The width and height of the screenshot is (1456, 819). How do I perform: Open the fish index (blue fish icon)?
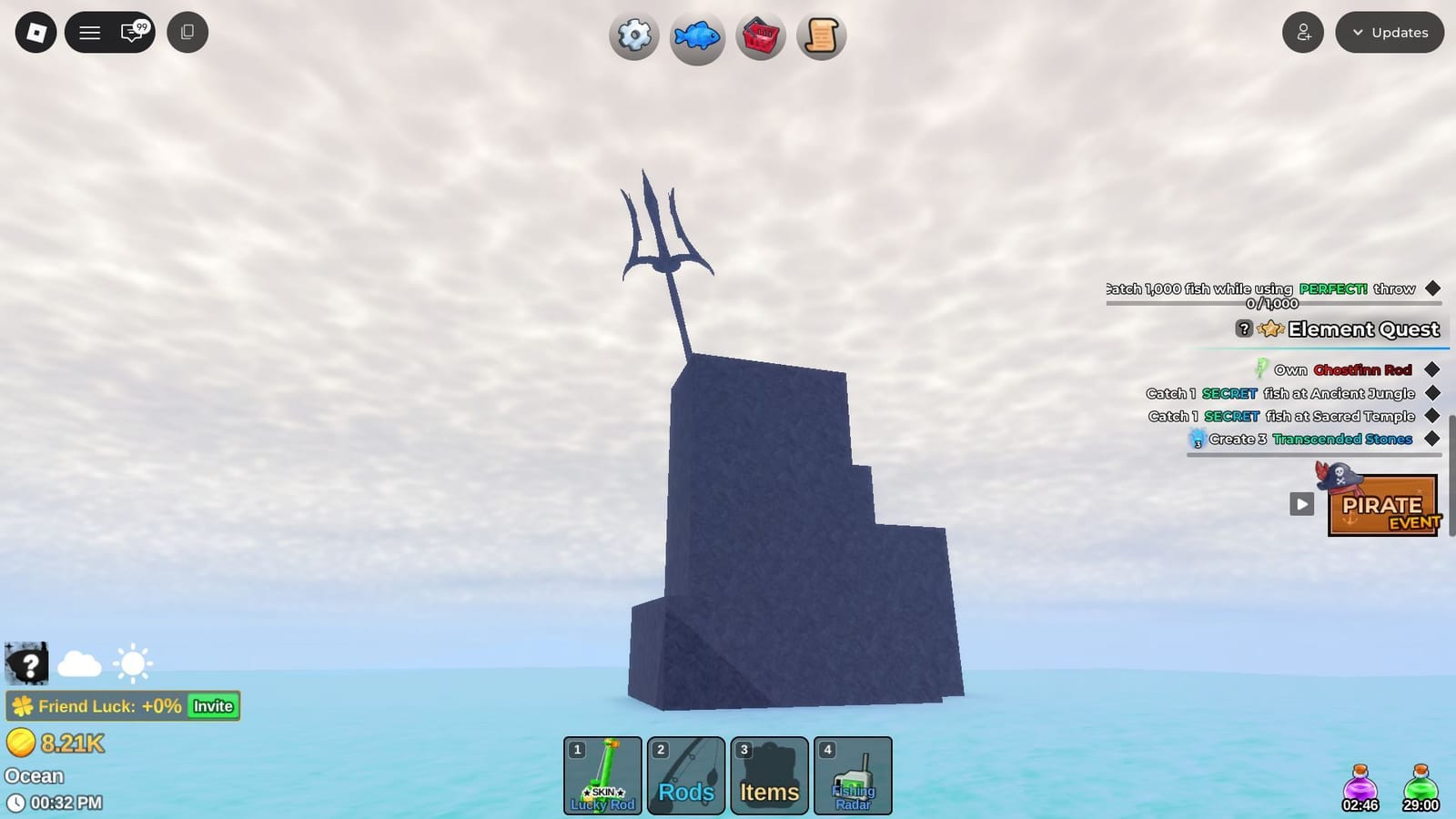[x=697, y=36]
